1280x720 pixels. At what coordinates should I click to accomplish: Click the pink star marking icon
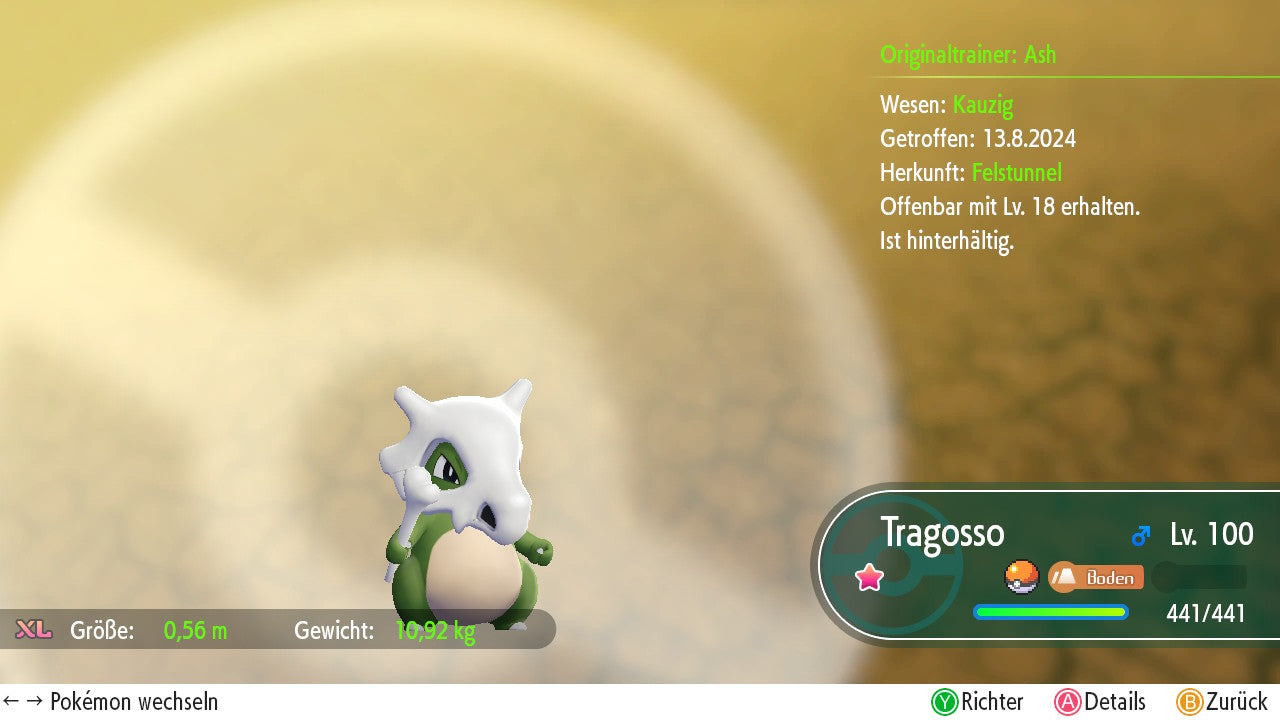(x=870, y=577)
